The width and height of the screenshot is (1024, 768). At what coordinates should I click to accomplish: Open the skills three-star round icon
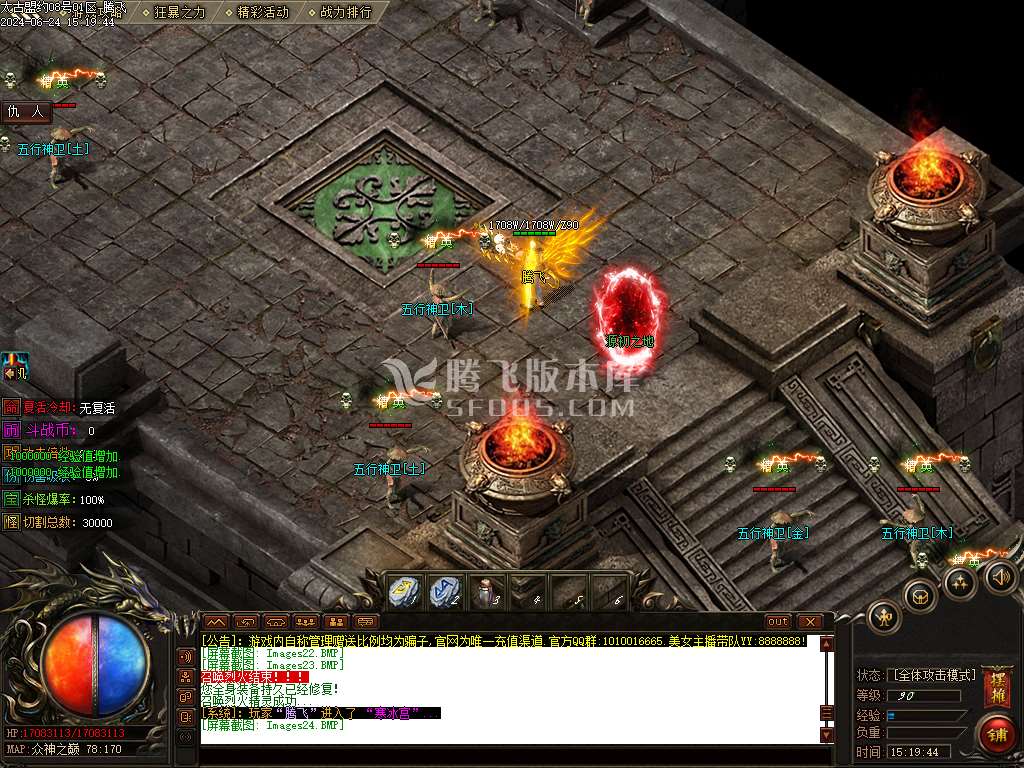tap(960, 582)
